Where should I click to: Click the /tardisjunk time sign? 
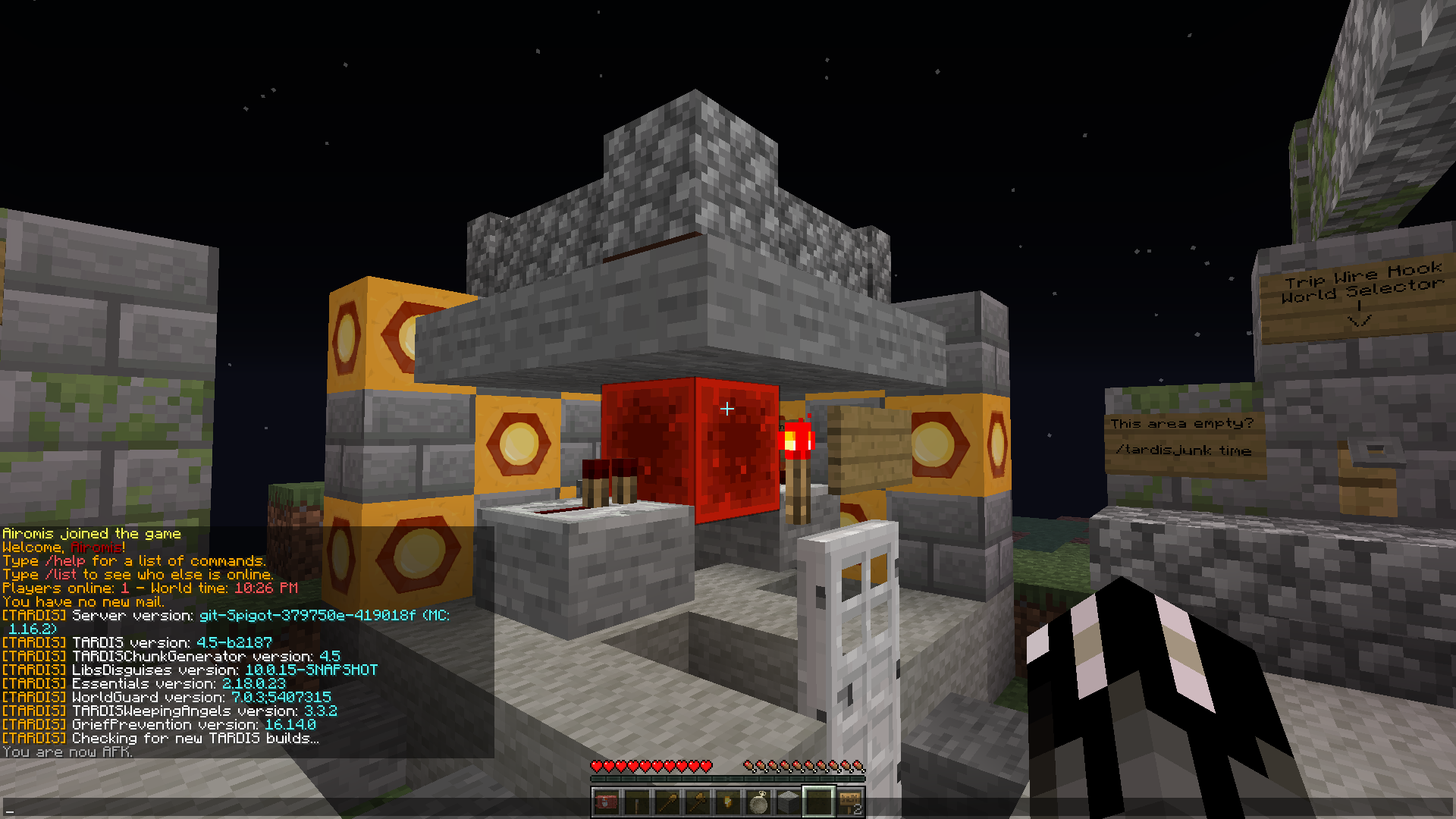pyautogui.click(x=1185, y=450)
